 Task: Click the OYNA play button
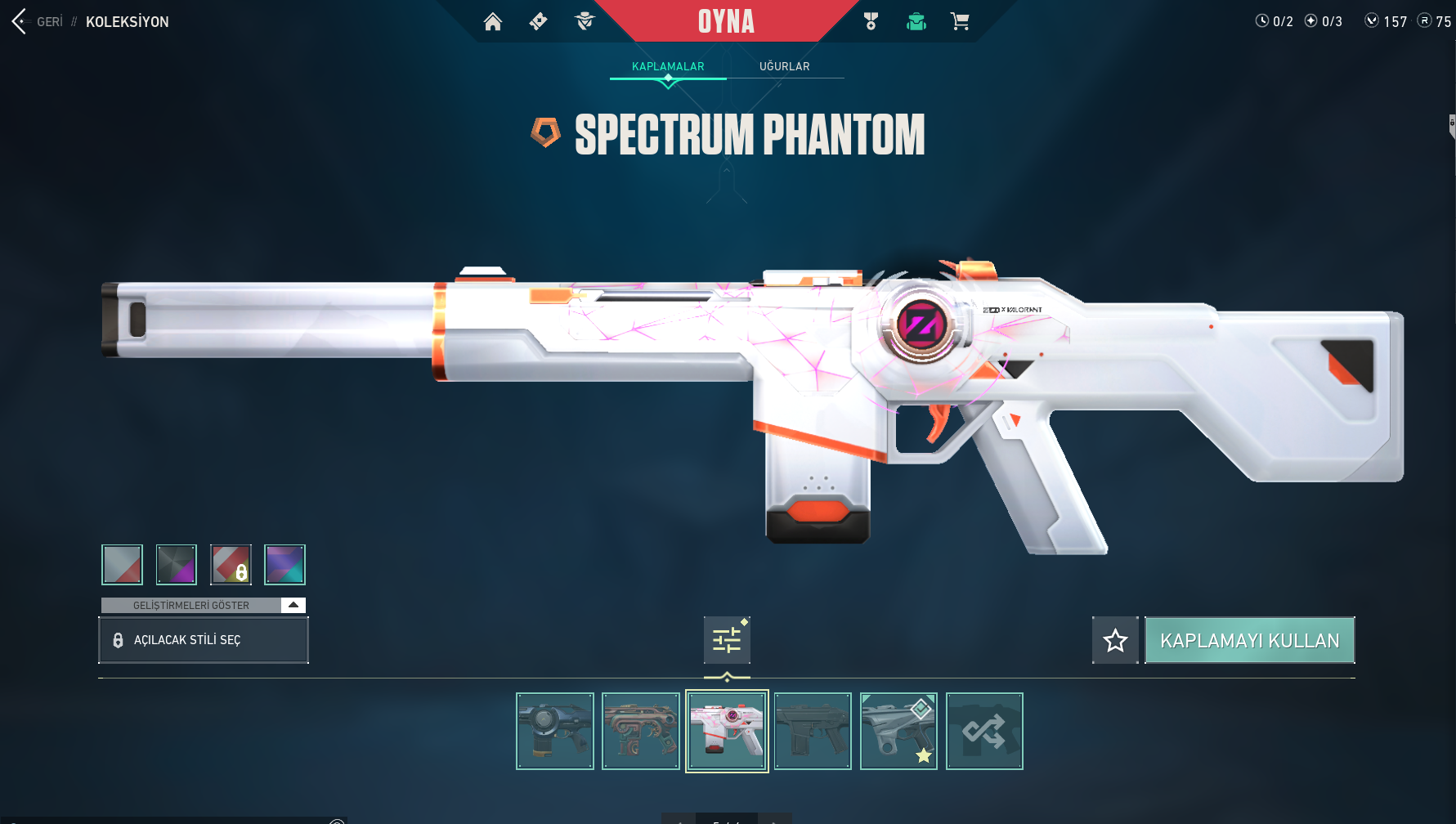tap(726, 21)
